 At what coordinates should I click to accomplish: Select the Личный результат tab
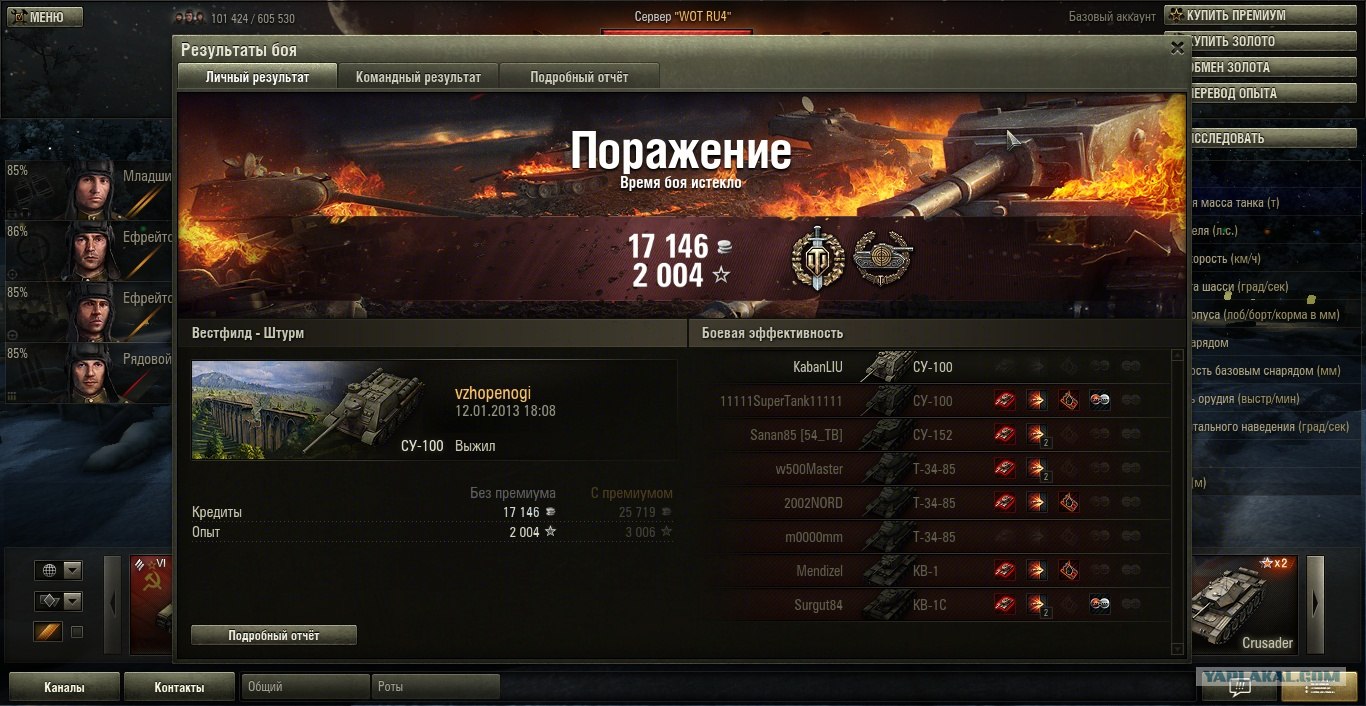(x=257, y=77)
